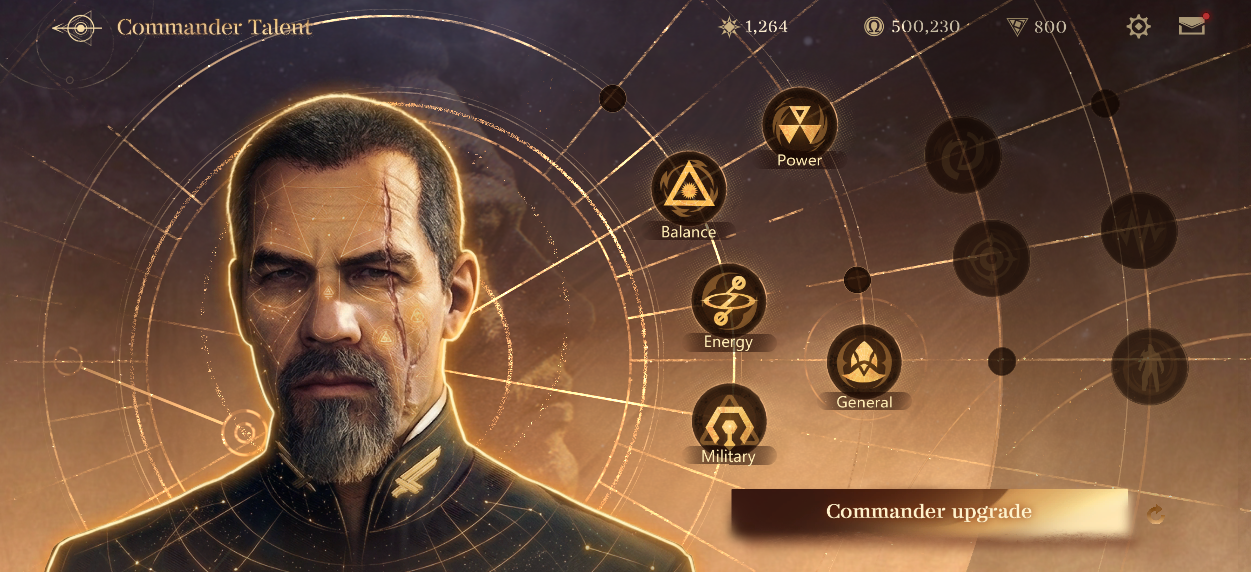The image size is (1251, 572).
Task: Select the Military talent node
Action: [x=728, y=419]
